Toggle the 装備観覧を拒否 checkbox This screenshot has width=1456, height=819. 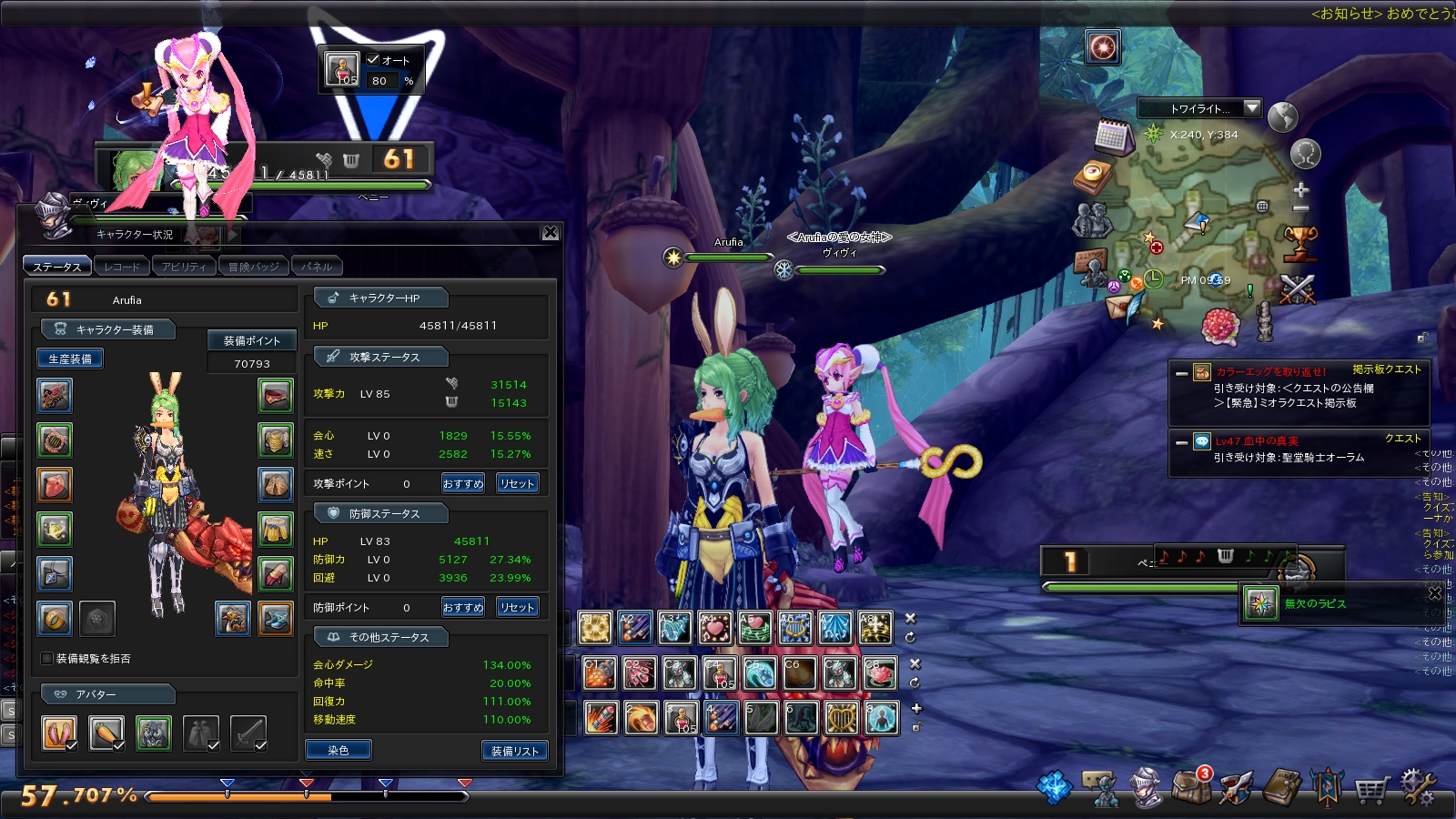47,658
